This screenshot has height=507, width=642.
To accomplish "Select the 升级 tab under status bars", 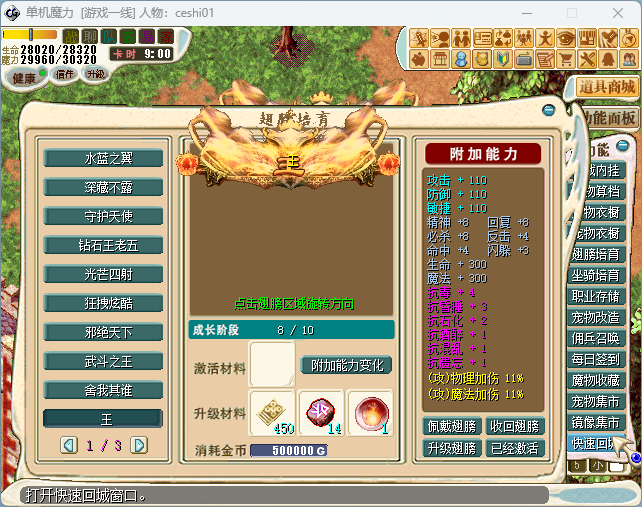I will pyautogui.click(x=96, y=74).
